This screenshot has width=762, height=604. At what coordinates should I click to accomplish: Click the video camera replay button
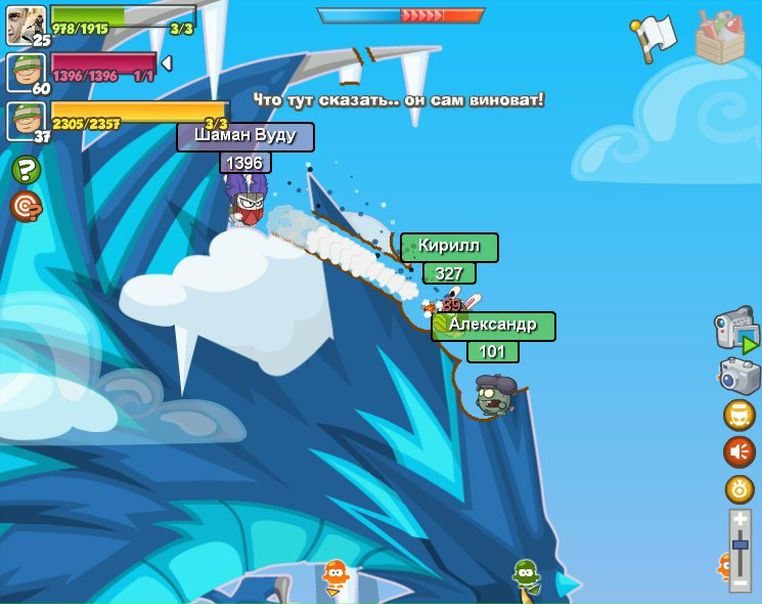click(737, 328)
